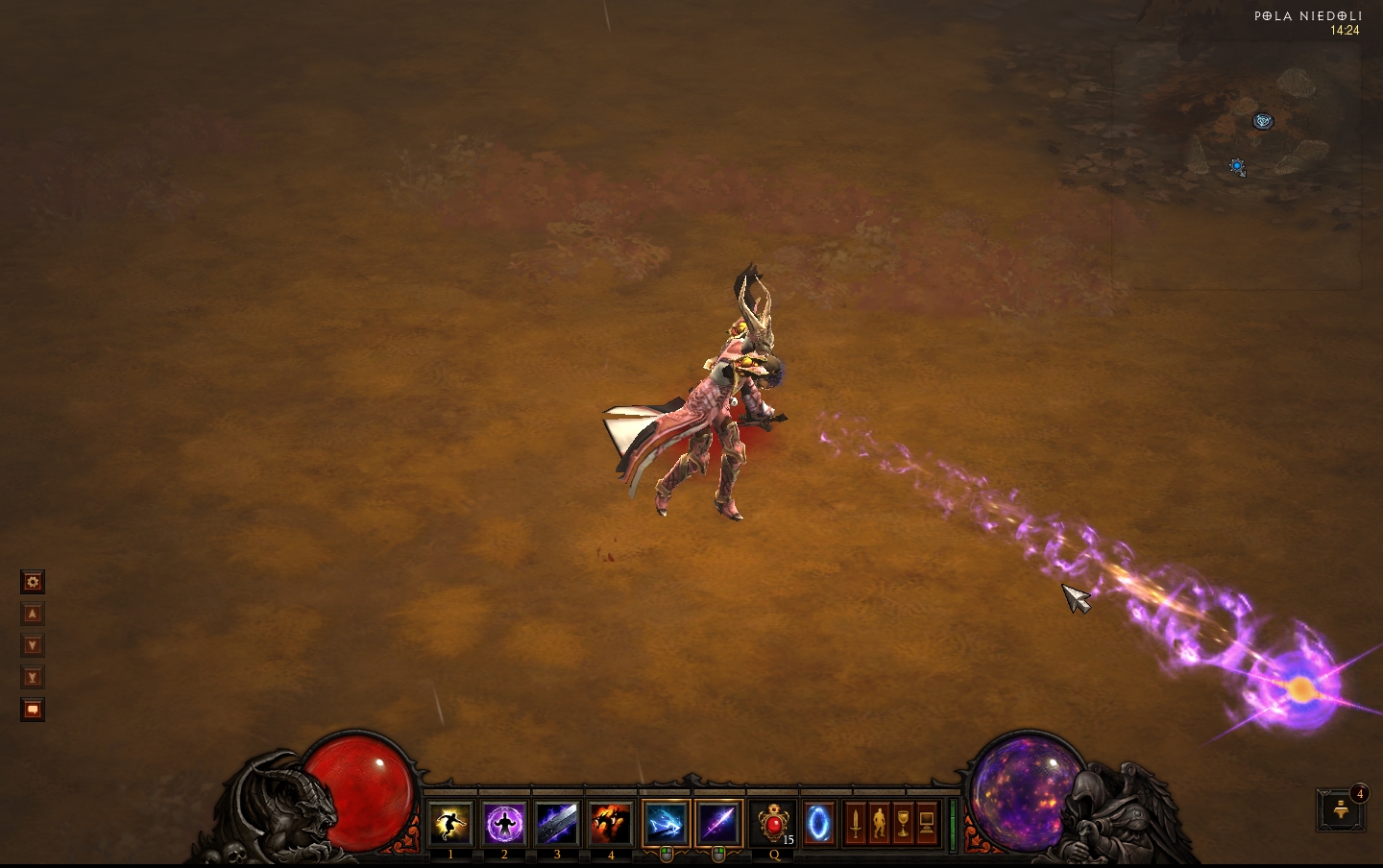The height and width of the screenshot is (868, 1383).
Task: Cast the fiery beast skill in slot 4
Action: (x=611, y=824)
